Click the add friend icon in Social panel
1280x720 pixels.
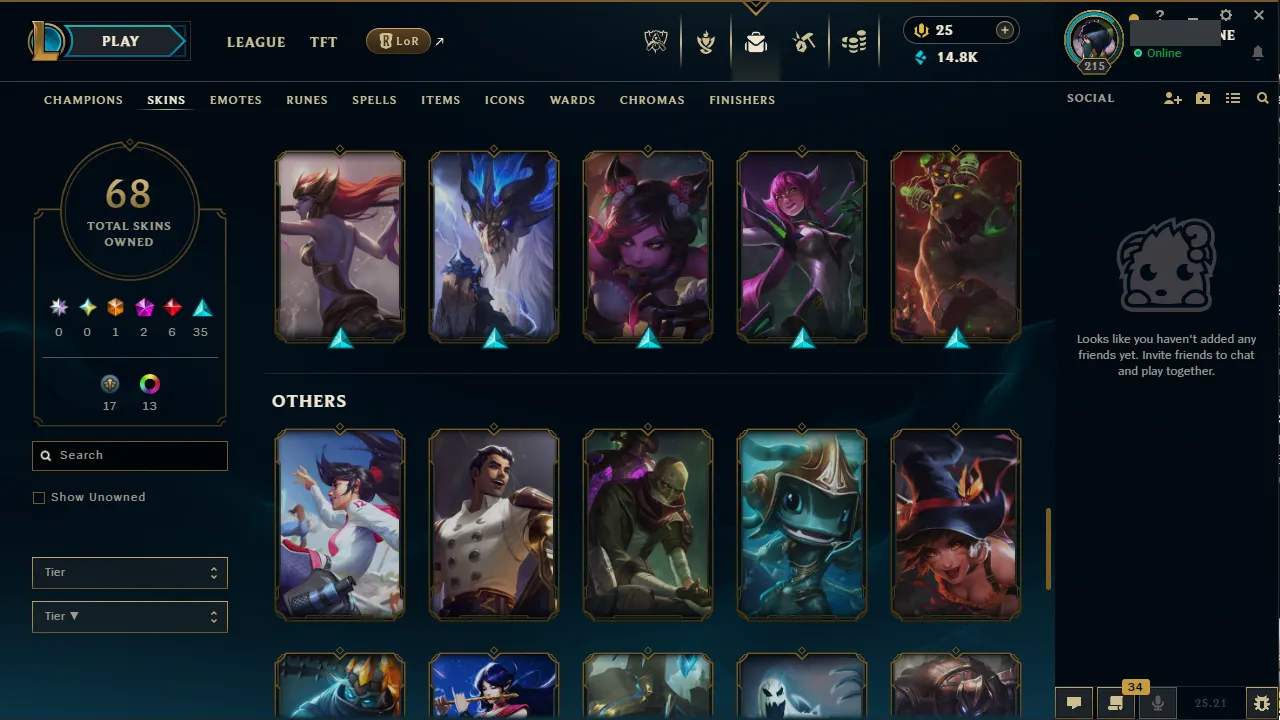coord(1172,98)
